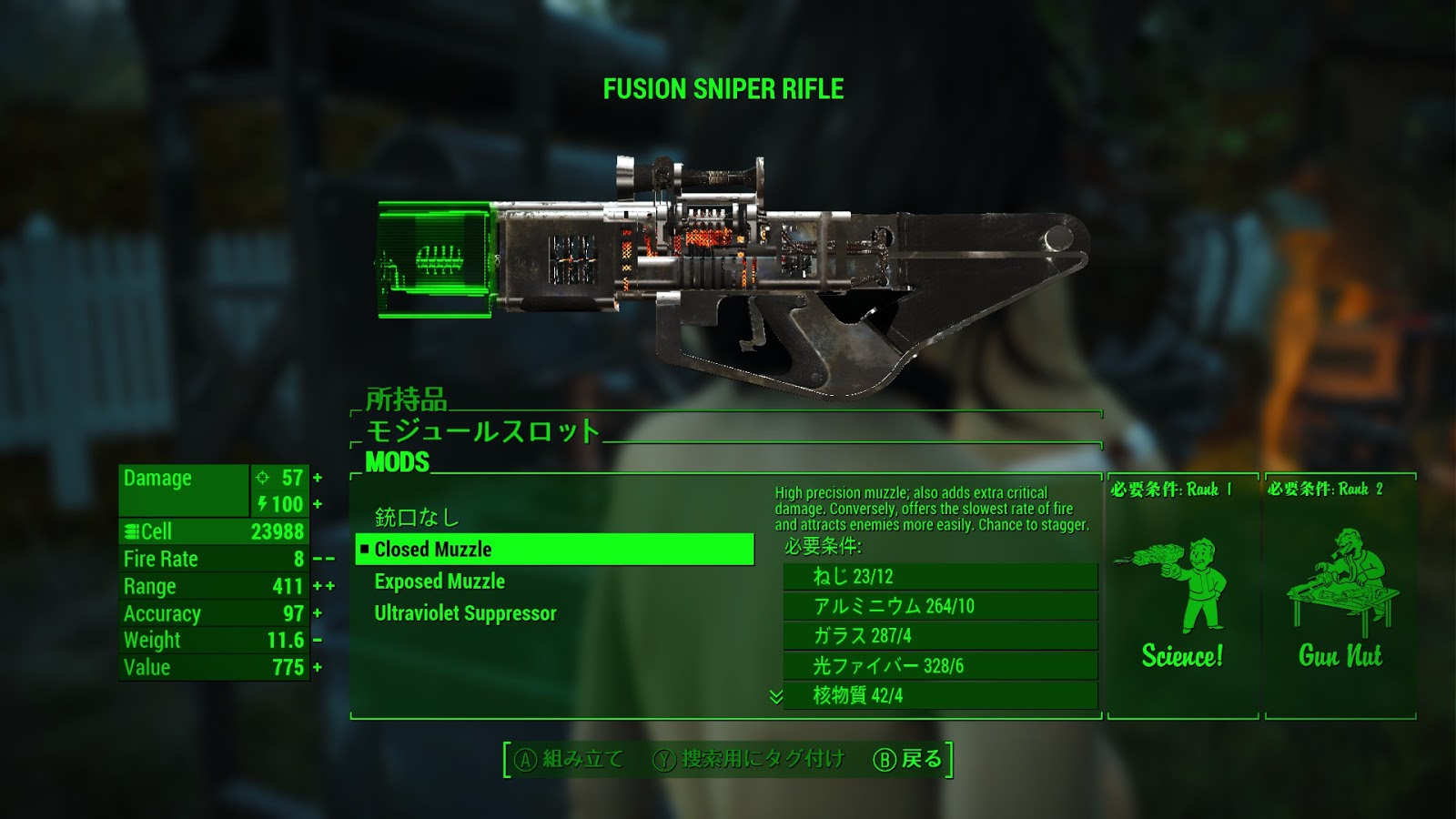This screenshot has height=819, width=1456.
Task: Click the MODS section header
Action: click(396, 461)
